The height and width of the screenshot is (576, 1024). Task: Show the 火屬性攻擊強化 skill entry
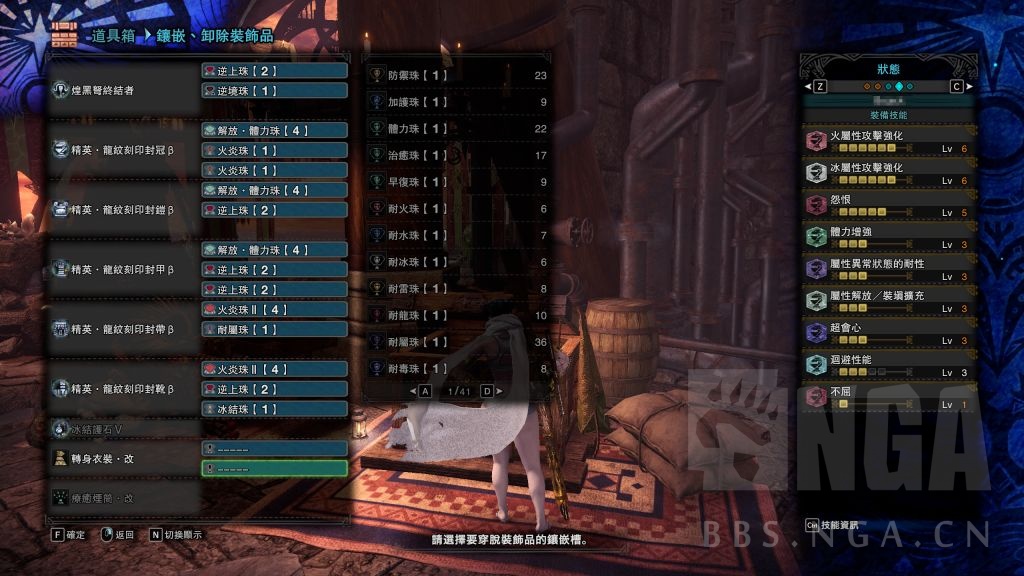(x=888, y=141)
